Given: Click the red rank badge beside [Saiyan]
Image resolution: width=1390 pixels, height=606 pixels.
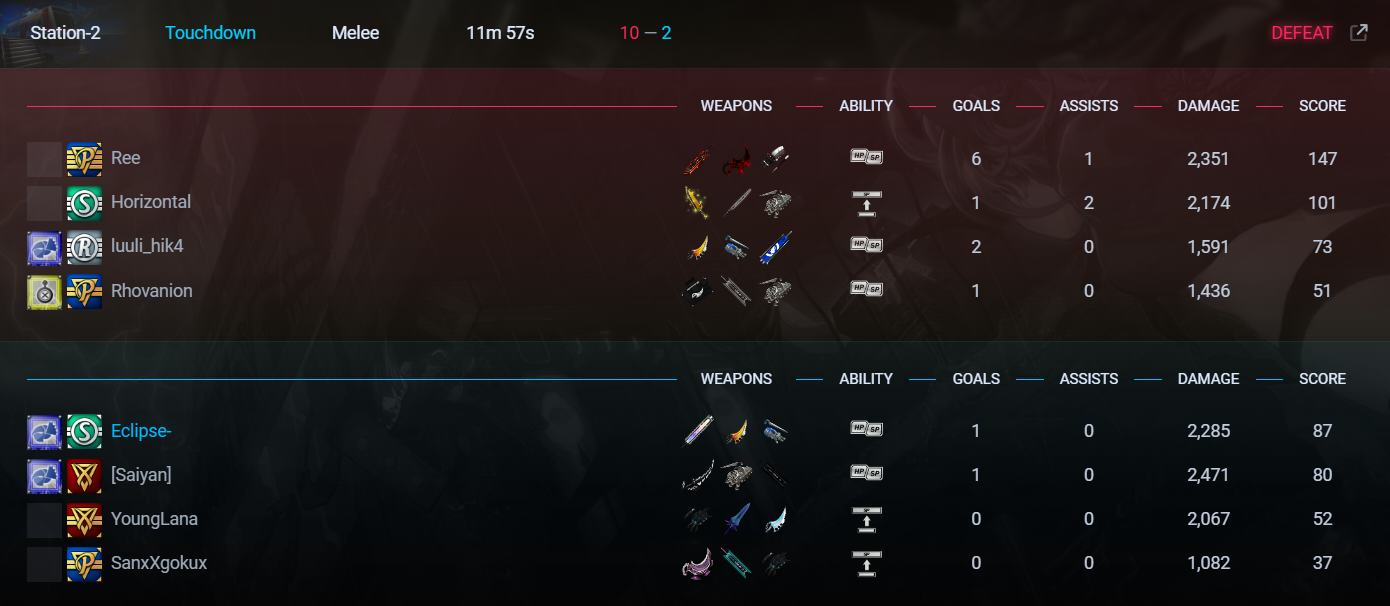Looking at the screenshot, I should click(x=84, y=475).
